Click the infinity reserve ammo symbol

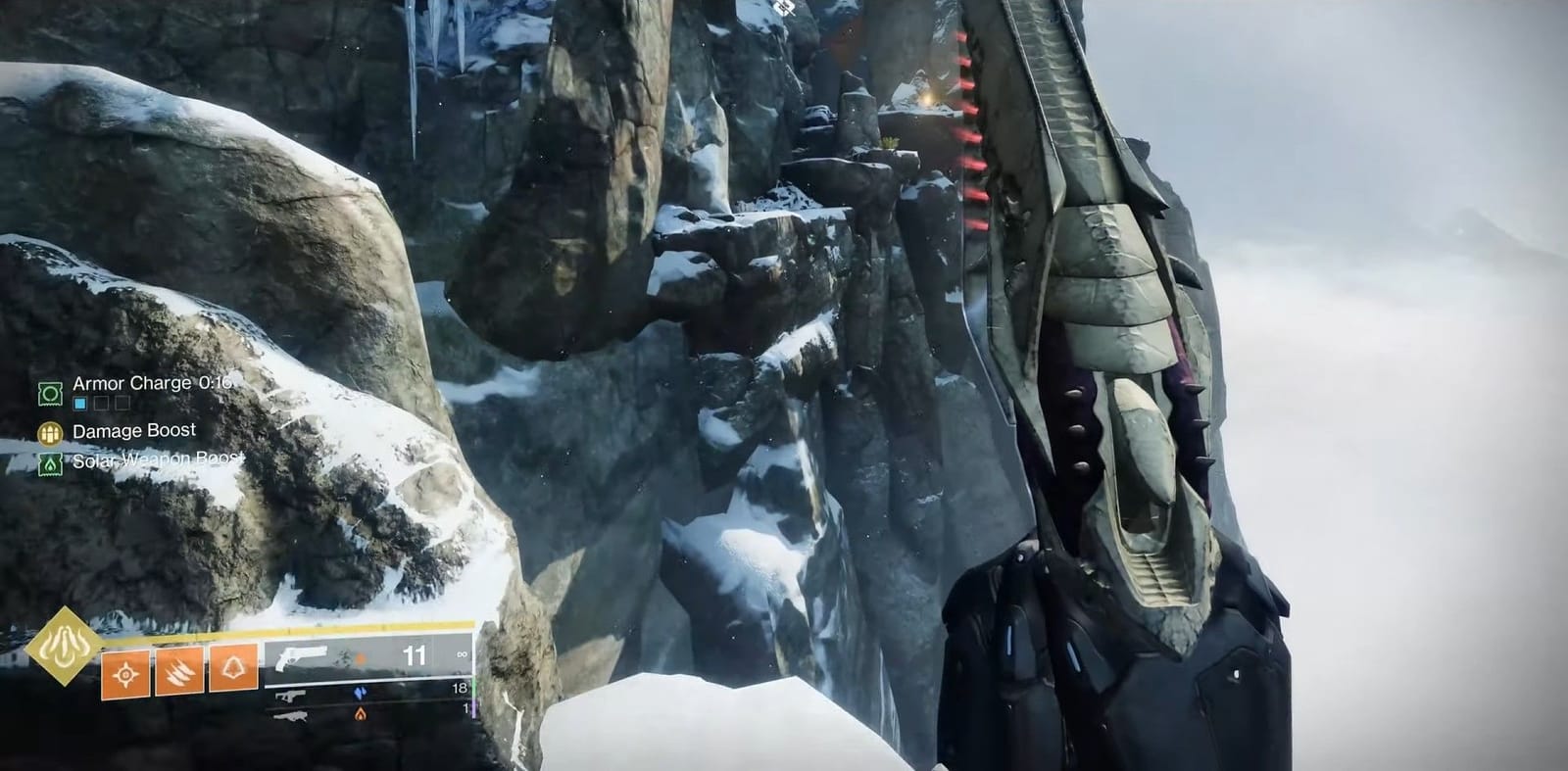(x=462, y=654)
